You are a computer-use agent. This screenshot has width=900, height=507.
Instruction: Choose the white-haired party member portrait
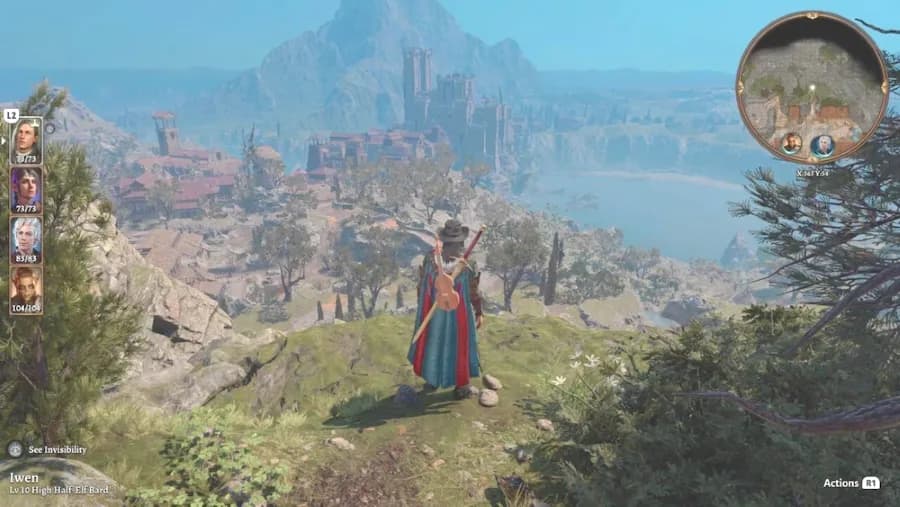(26, 237)
